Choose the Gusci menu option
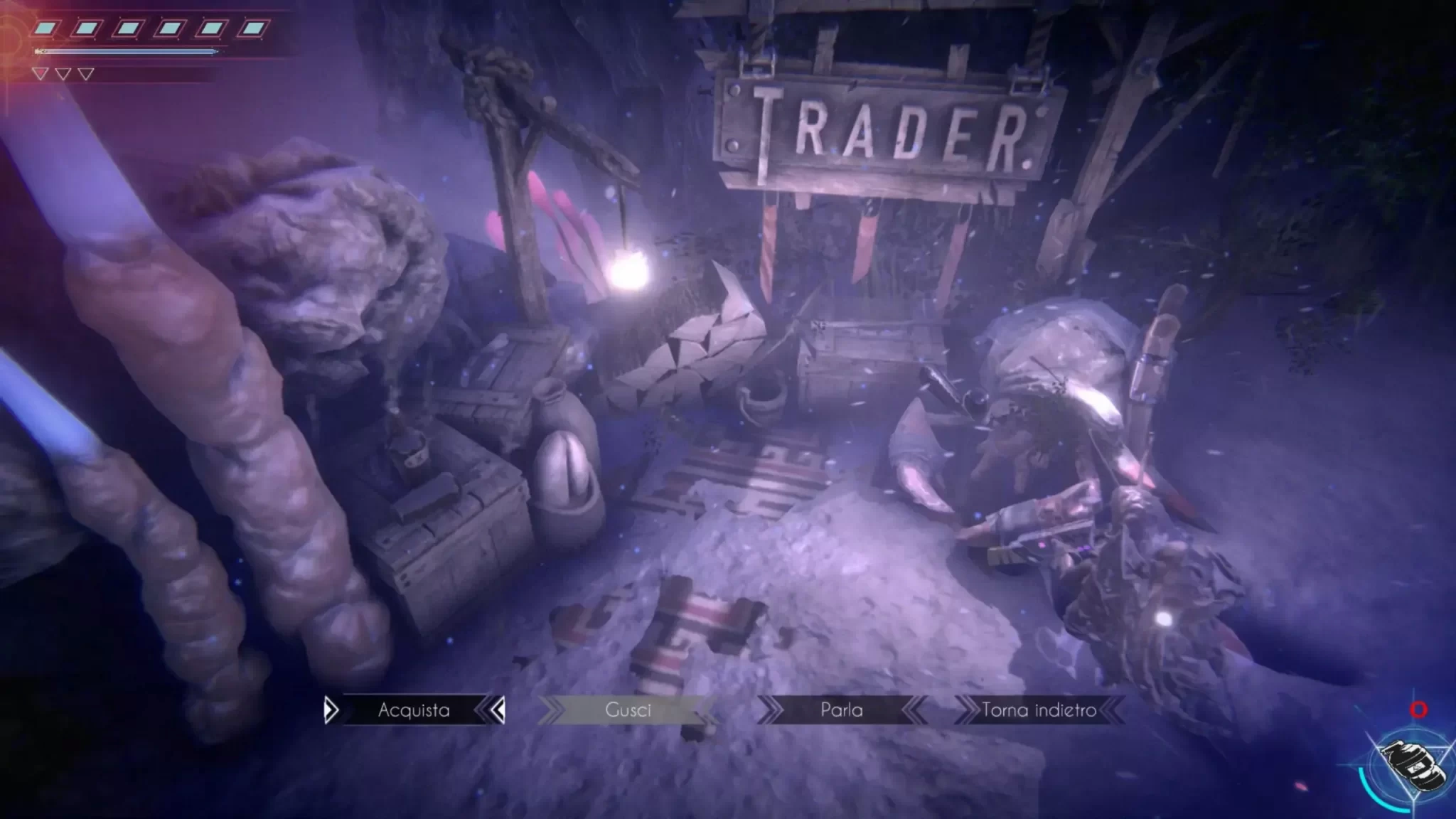This screenshot has width=1456, height=819. pyautogui.click(x=628, y=710)
